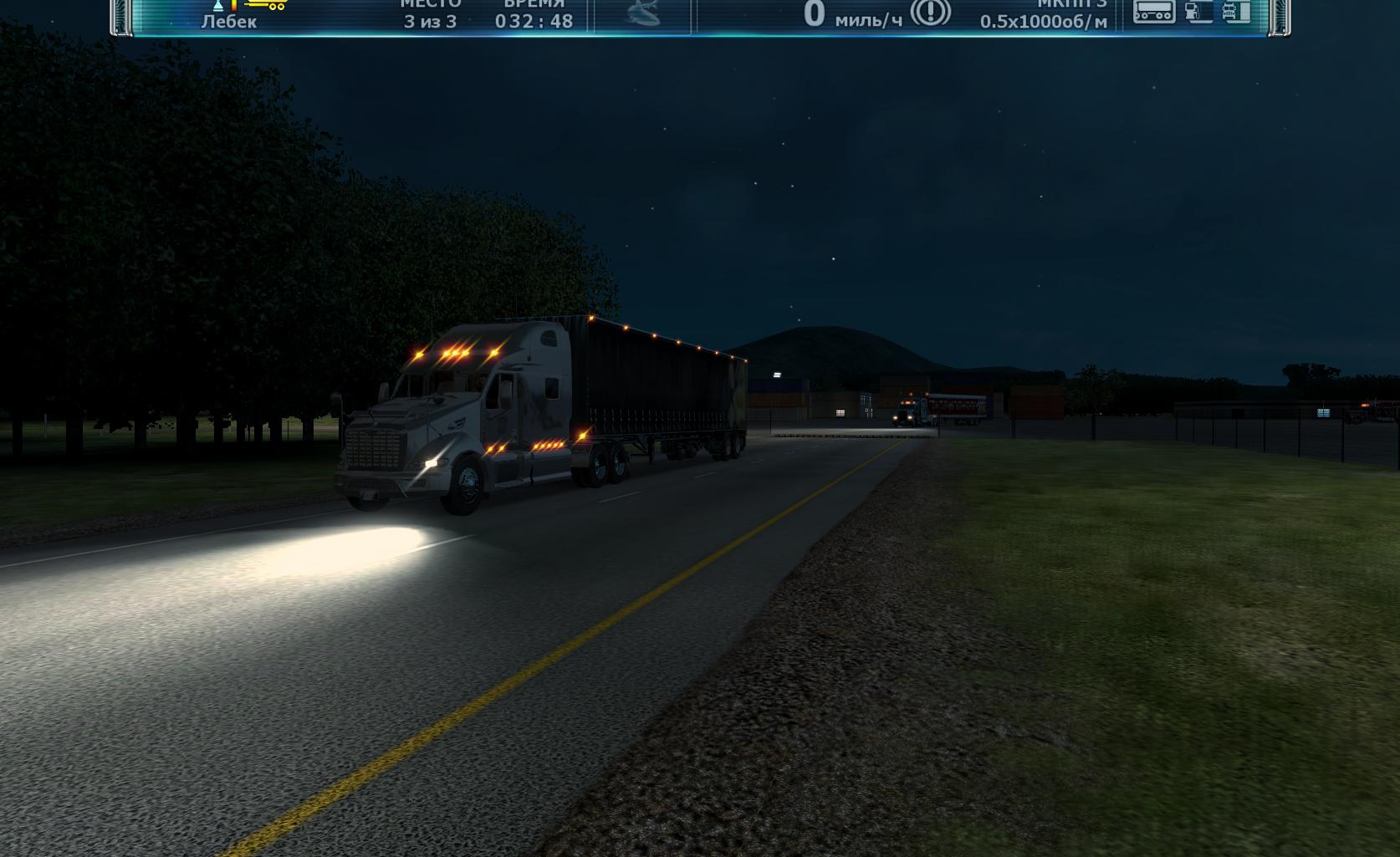The width and height of the screenshot is (1400, 857).
Task: Select the trailer status icon
Action: [x=1153, y=11]
